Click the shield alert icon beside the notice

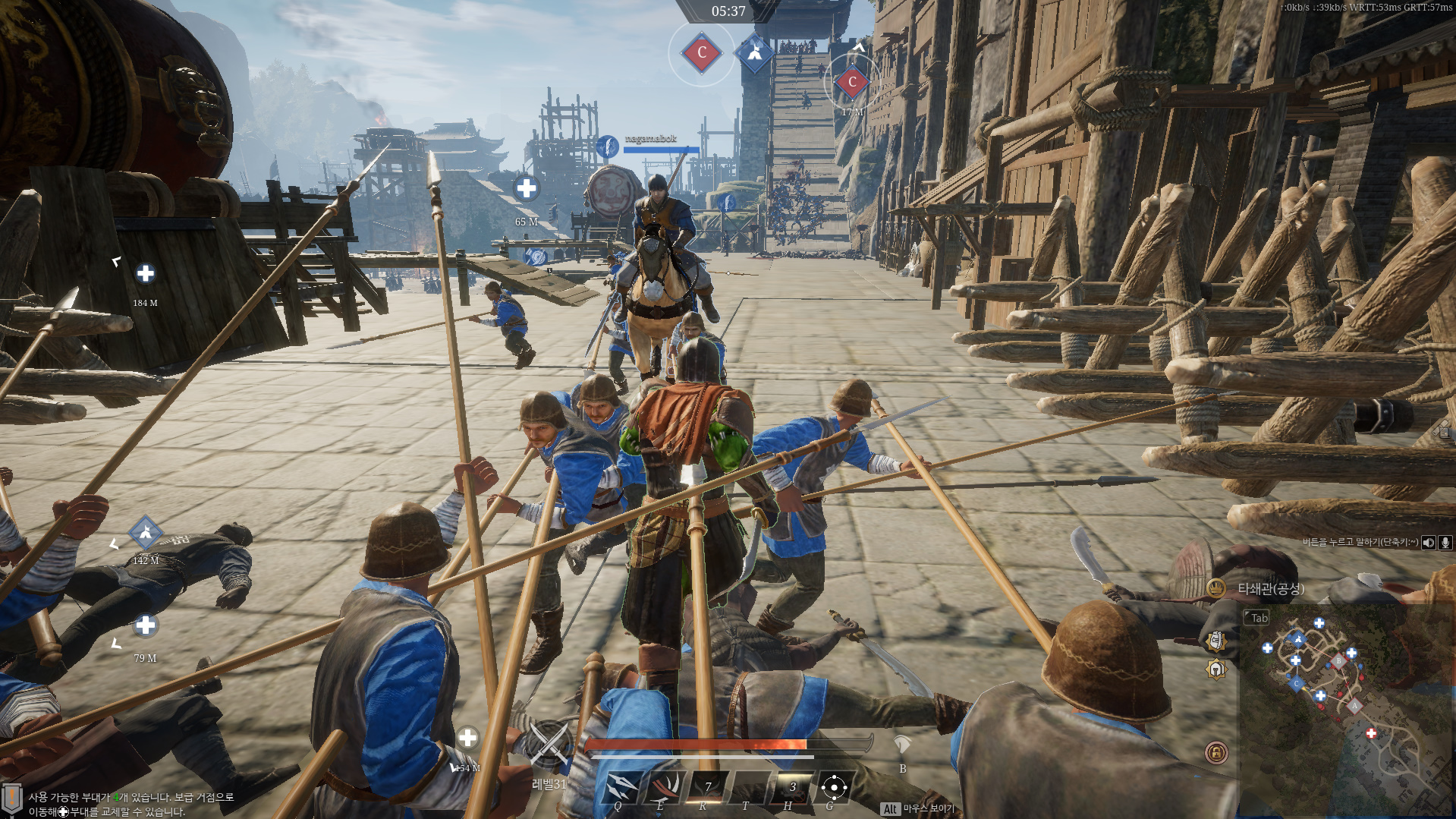click(11, 799)
